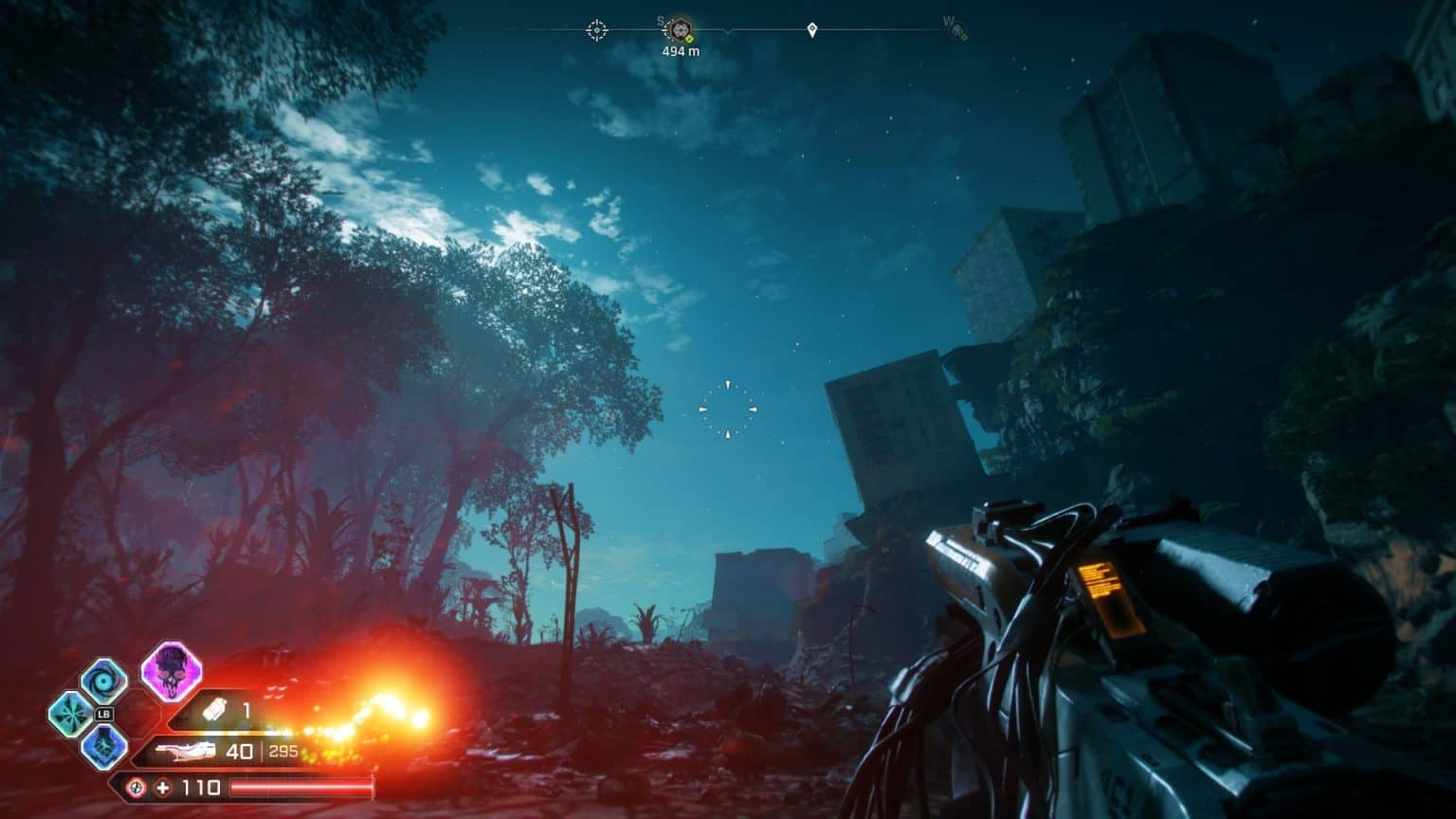Select the round compass-star icon beside health
This screenshot has height=819, width=1456.
(136, 788)
